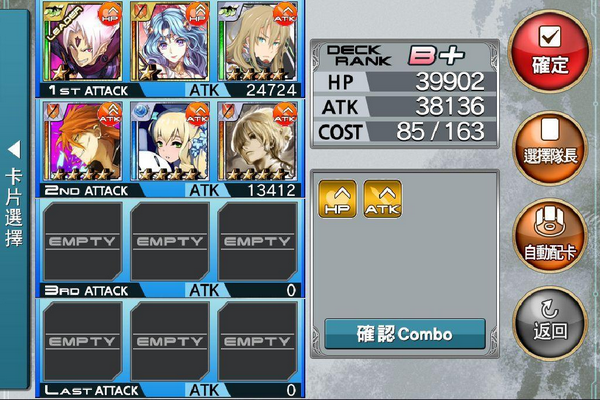Pick the blonde long-haired card in first attack row

(257, 41)
